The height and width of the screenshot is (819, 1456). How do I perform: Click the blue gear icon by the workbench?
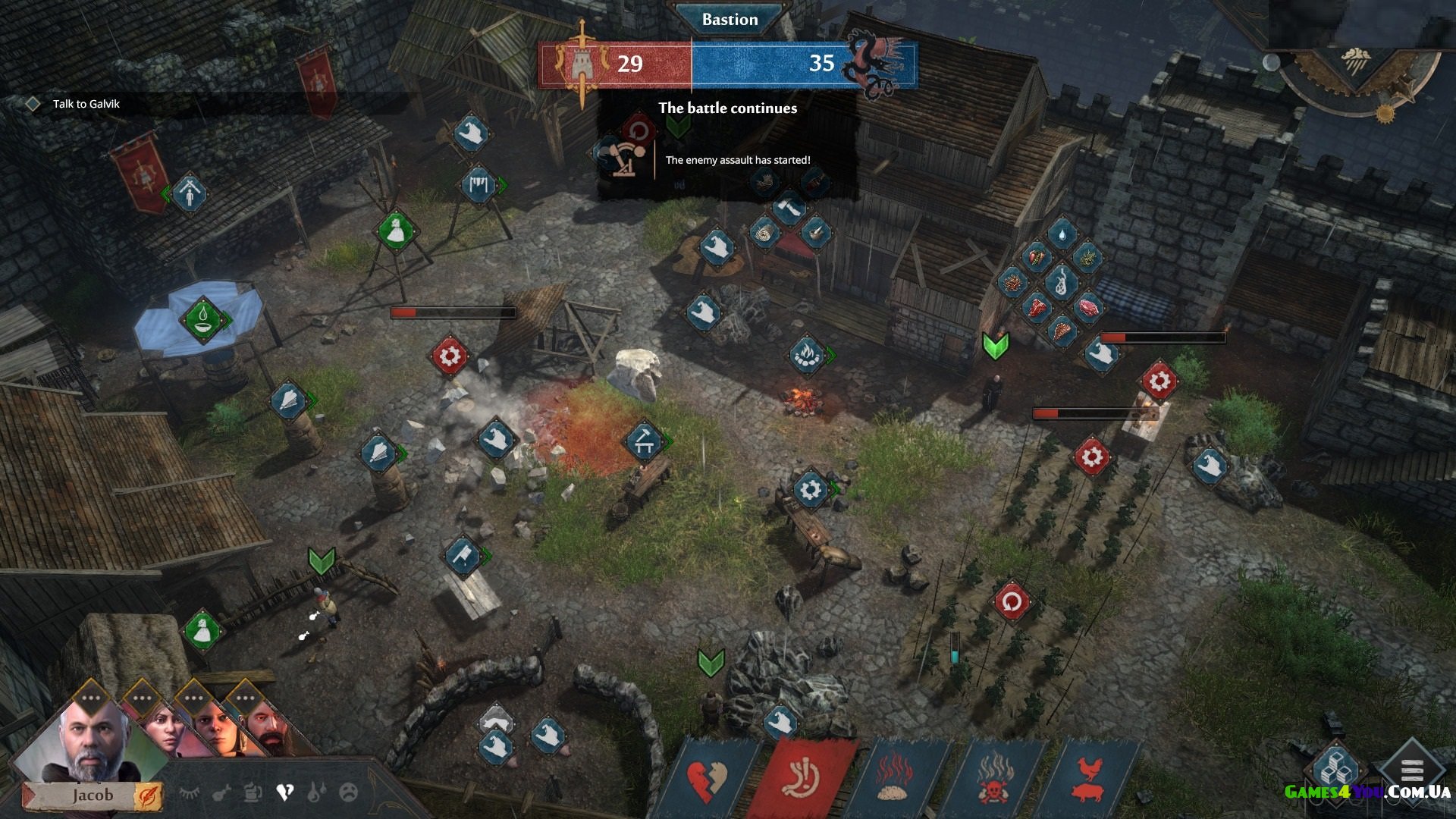point(810,489)
